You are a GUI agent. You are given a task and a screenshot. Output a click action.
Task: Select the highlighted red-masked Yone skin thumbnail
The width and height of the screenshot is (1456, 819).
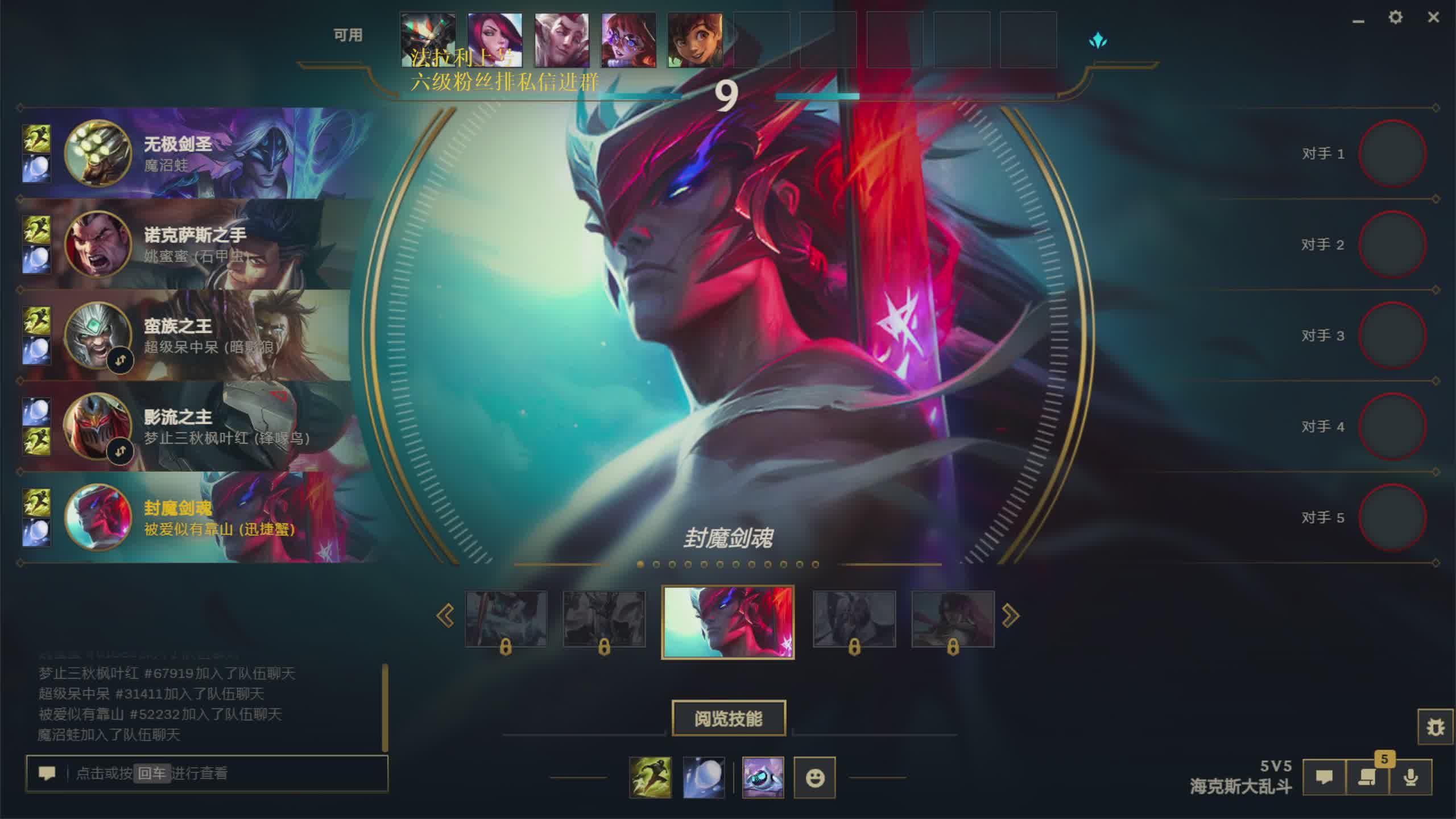coord(728,622)
